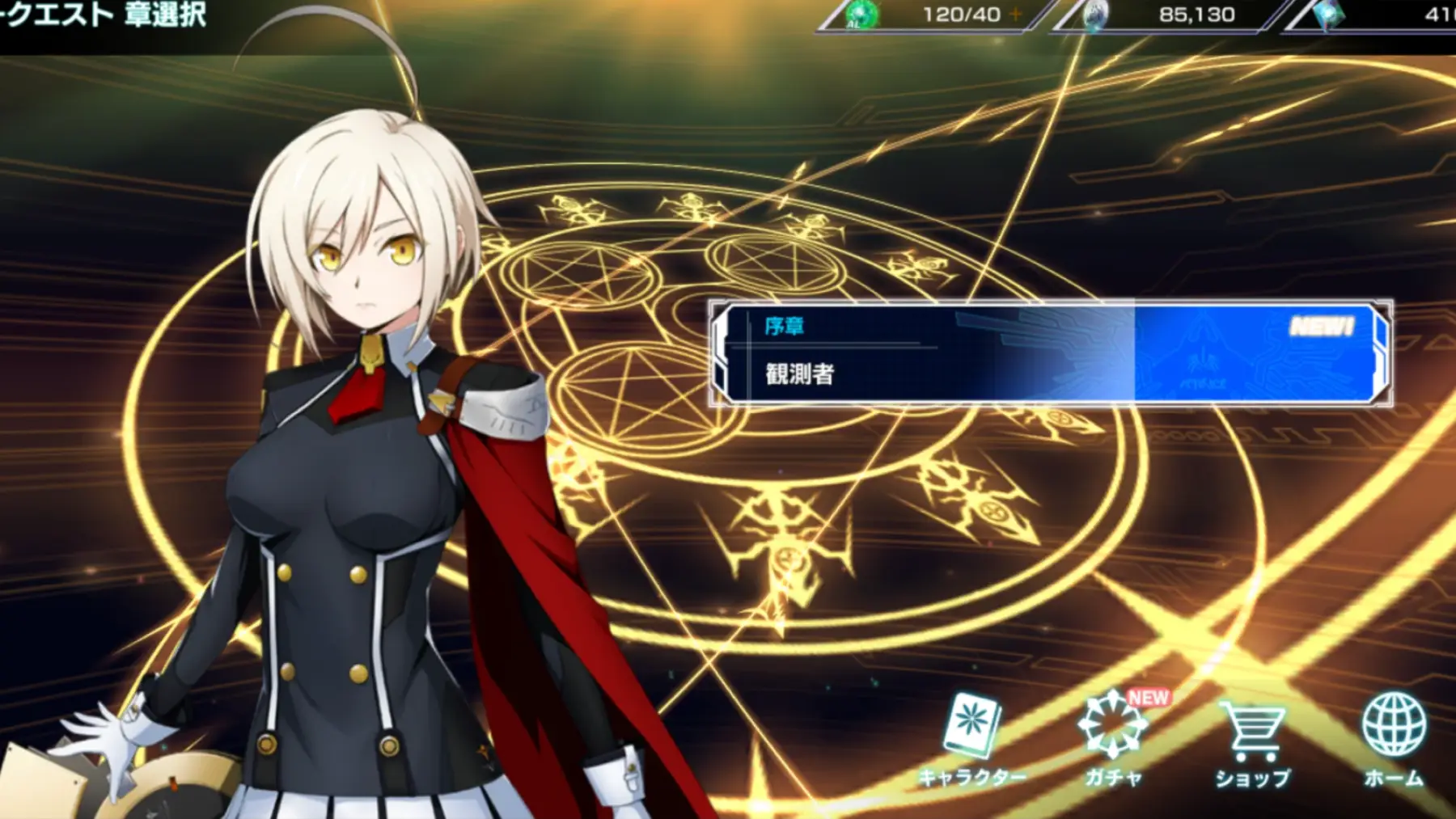This screenshot has width=1456, height=819.
Task: Select the 序章 観測者 chapter entry
Action: (x=1050, y=353)
